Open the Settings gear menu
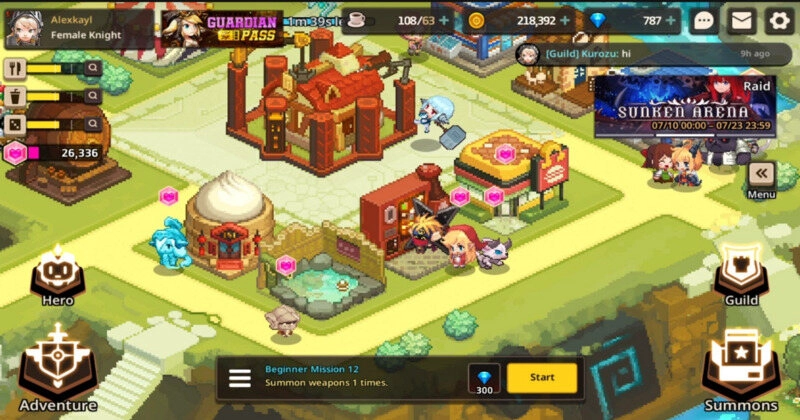This screenshot has height=420, width=800. 779,20
